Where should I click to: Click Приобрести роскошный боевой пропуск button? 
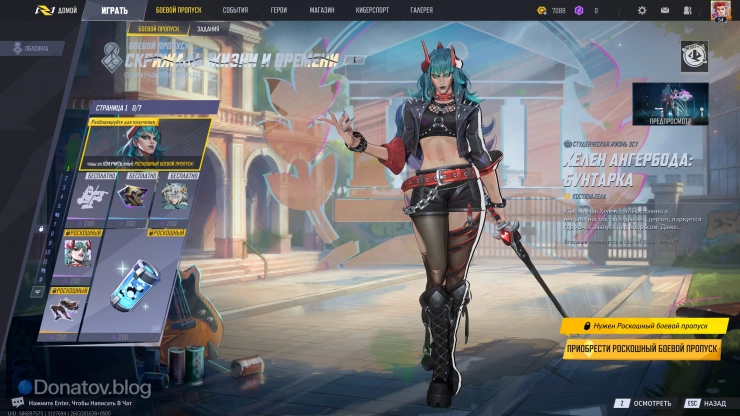click(x=641, y=349)
